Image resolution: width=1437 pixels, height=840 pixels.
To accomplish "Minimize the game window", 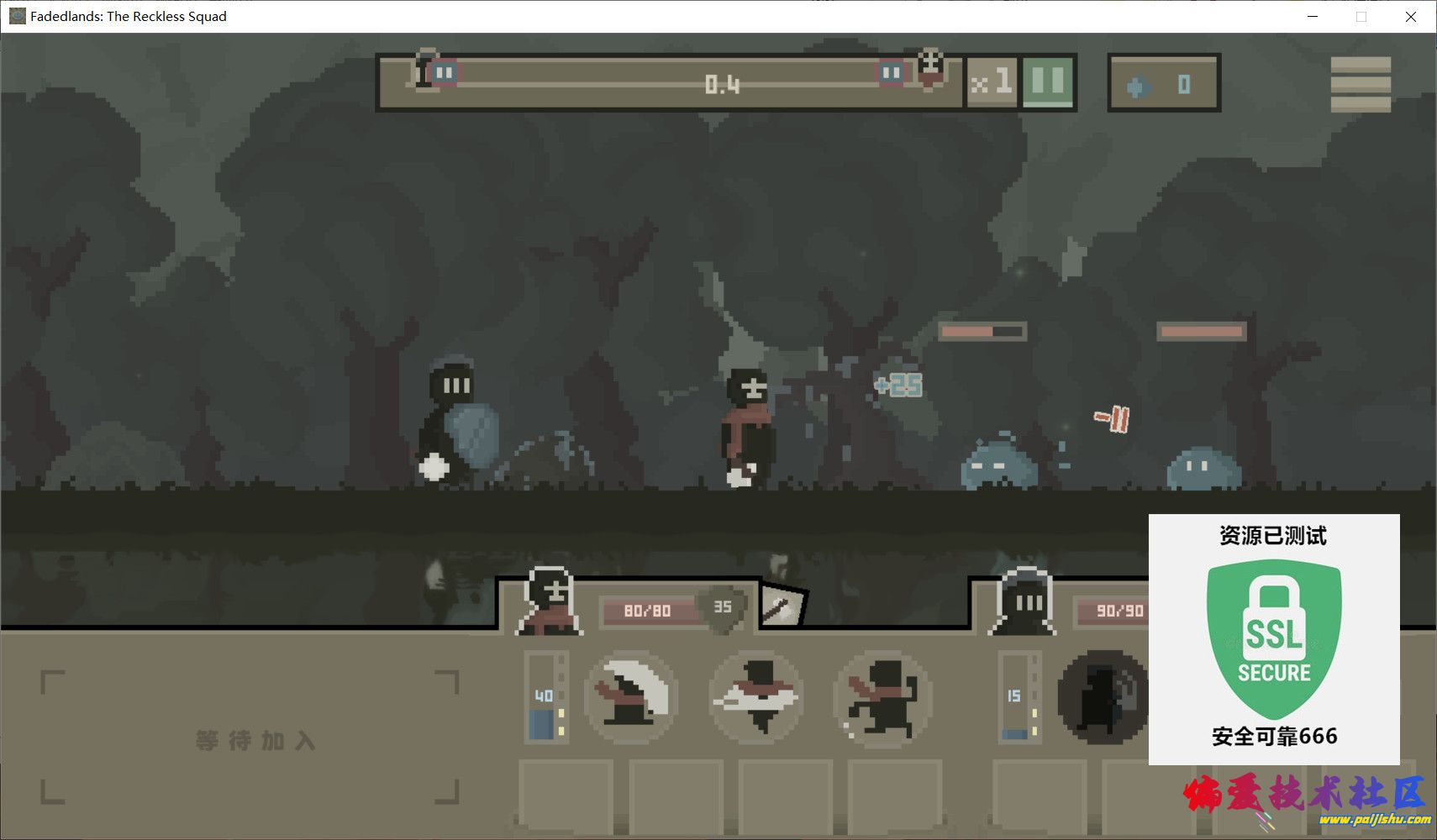I will [1313, 17].
